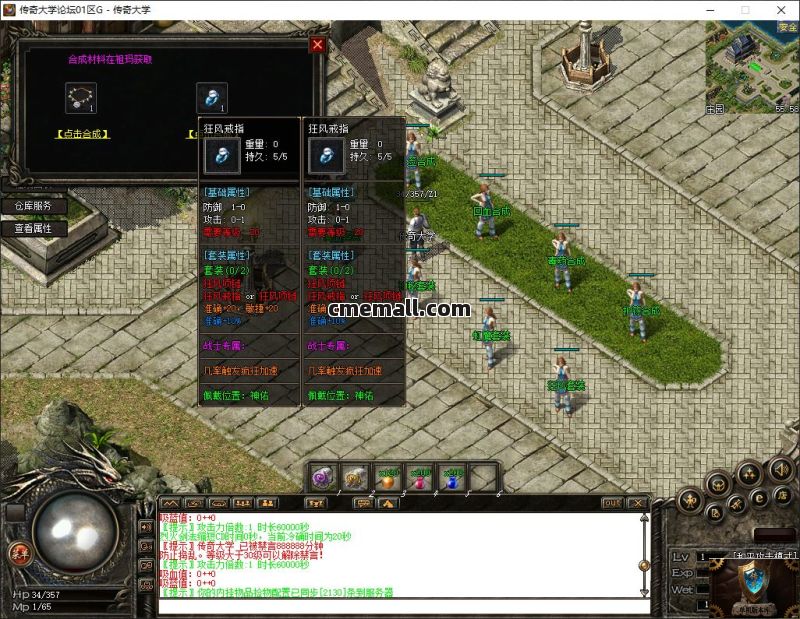Open 仓库服务 warehouse service

tap(40, 206)
